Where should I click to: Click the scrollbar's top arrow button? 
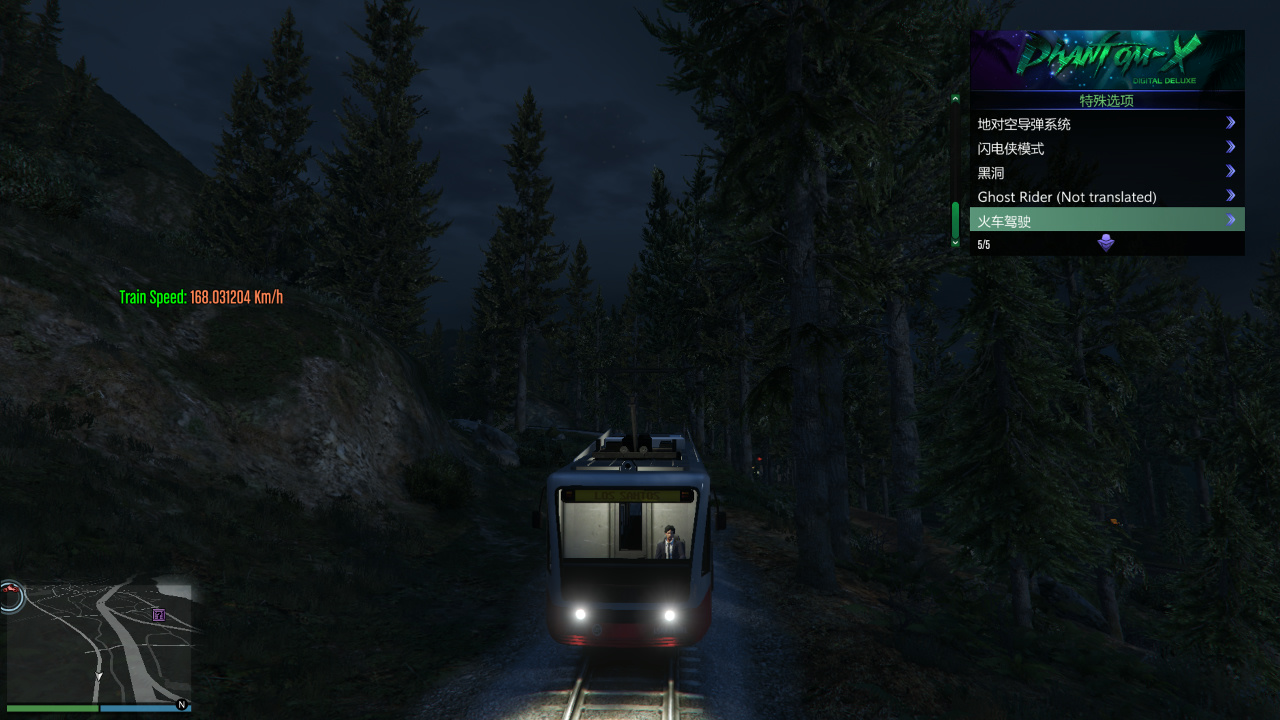[955, 98]
